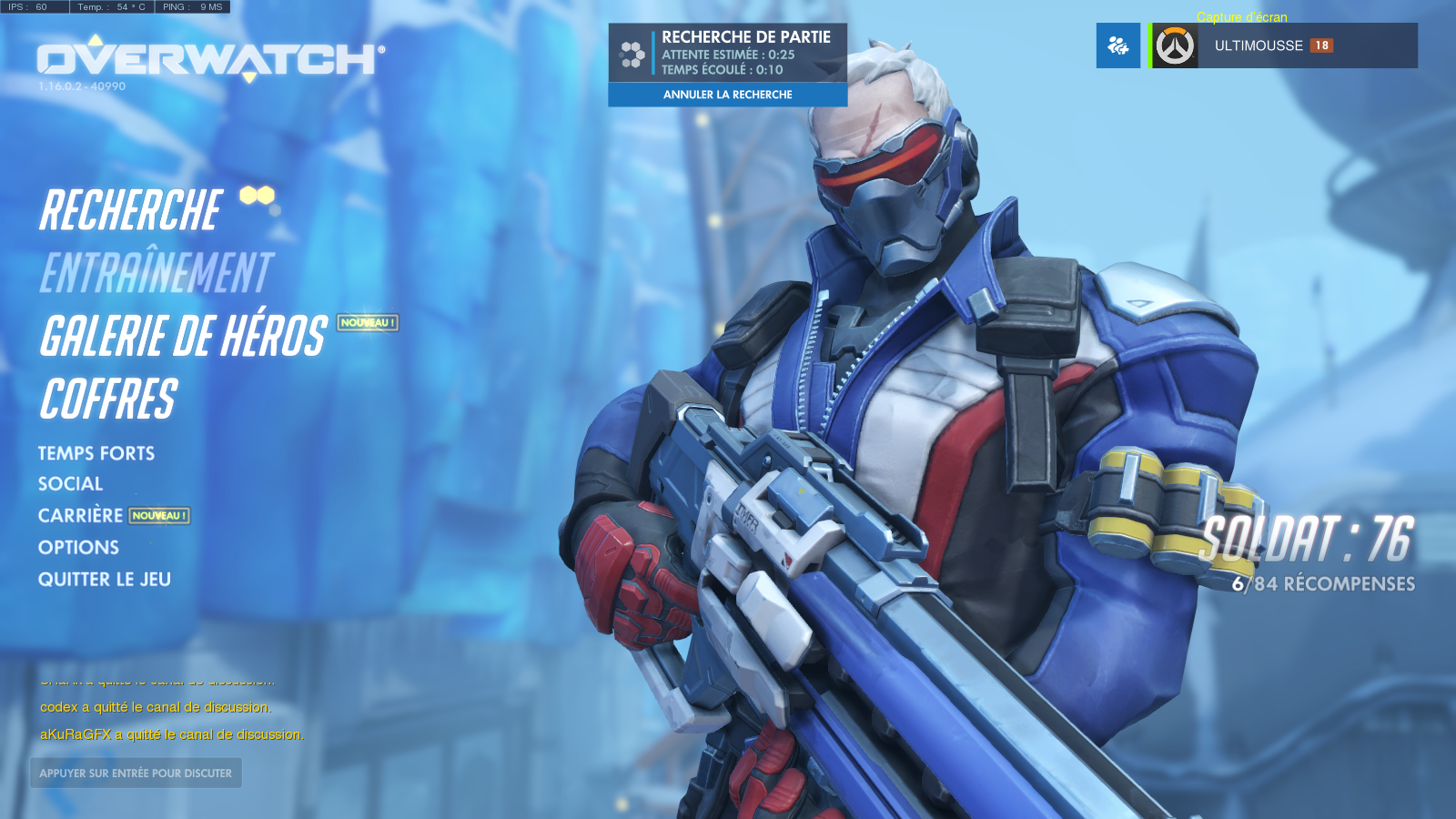The image size is (1456, 819).
Task: Open the Social menu
Action: click(70, 484)
